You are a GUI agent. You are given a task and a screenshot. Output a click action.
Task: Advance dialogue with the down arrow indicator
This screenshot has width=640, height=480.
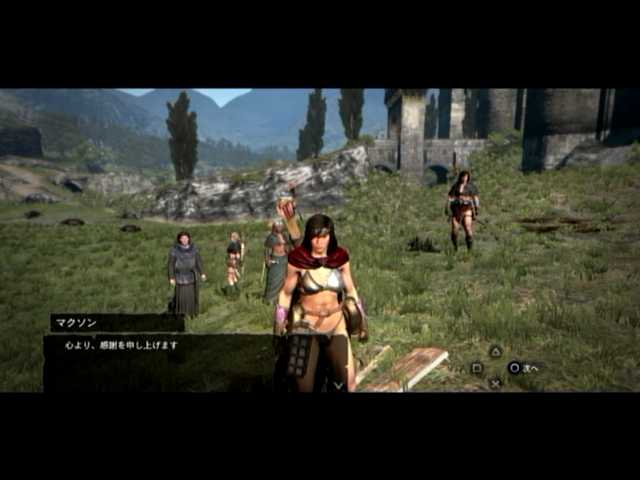point(338,384)
